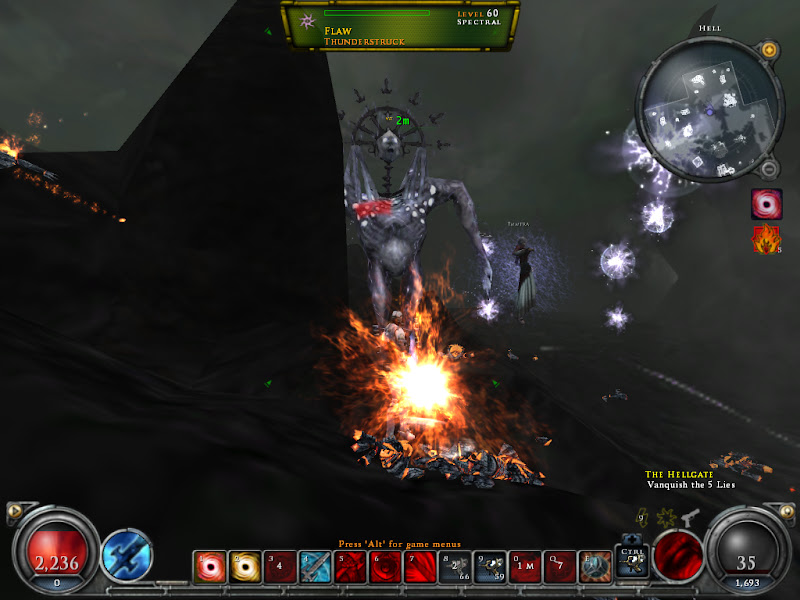
Task: Select the flame status effect icon
Action: click(x=765, y=240)
